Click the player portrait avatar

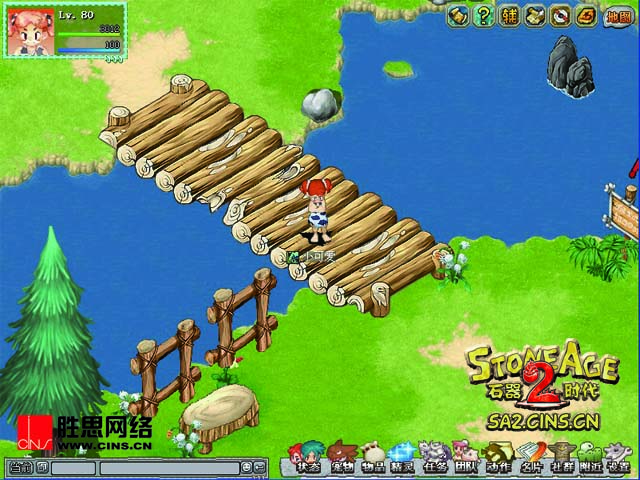point(31,34)
